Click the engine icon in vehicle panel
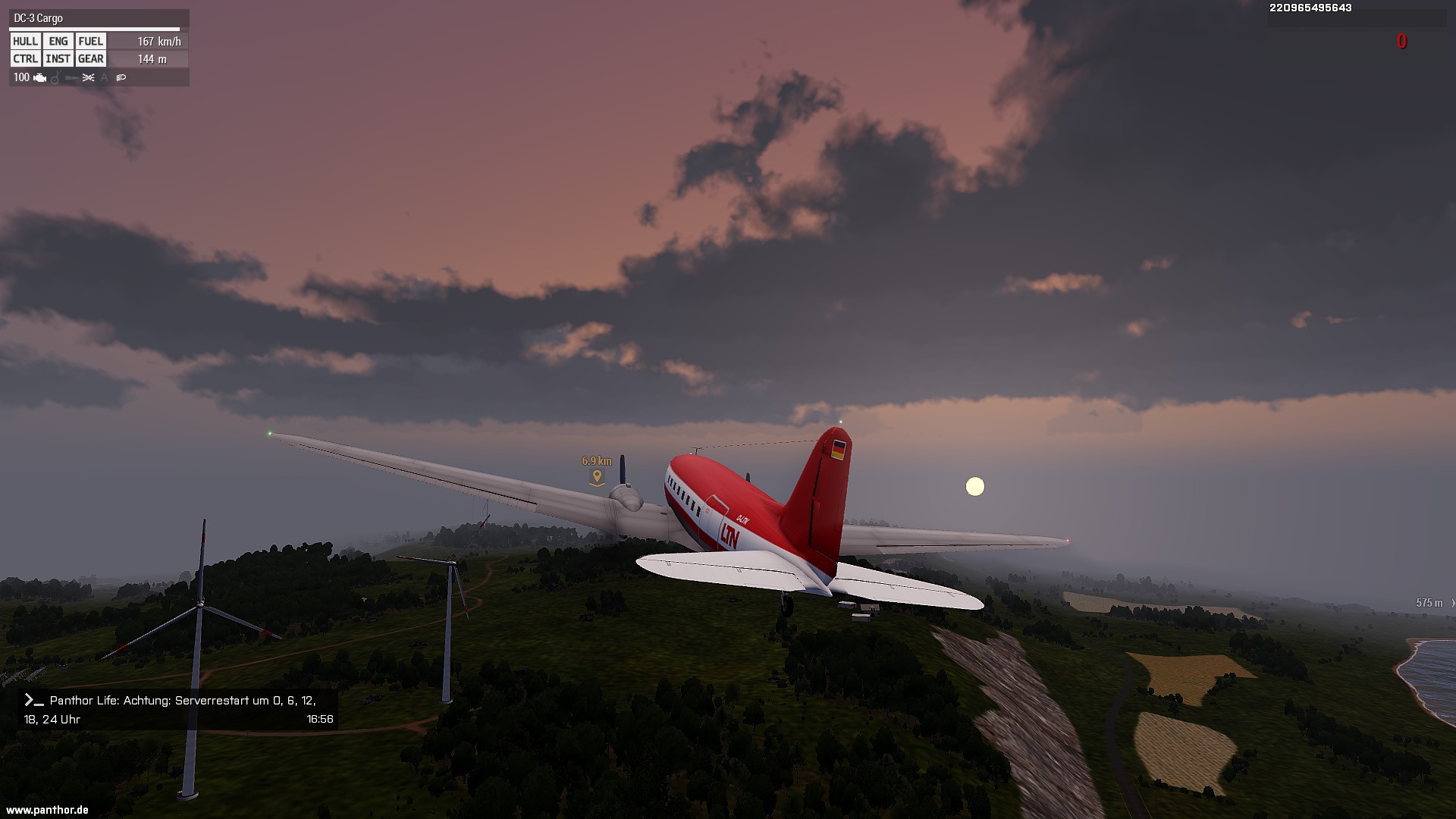The width and height of the screenshot is (1456, 819). (x=40, y=77)
